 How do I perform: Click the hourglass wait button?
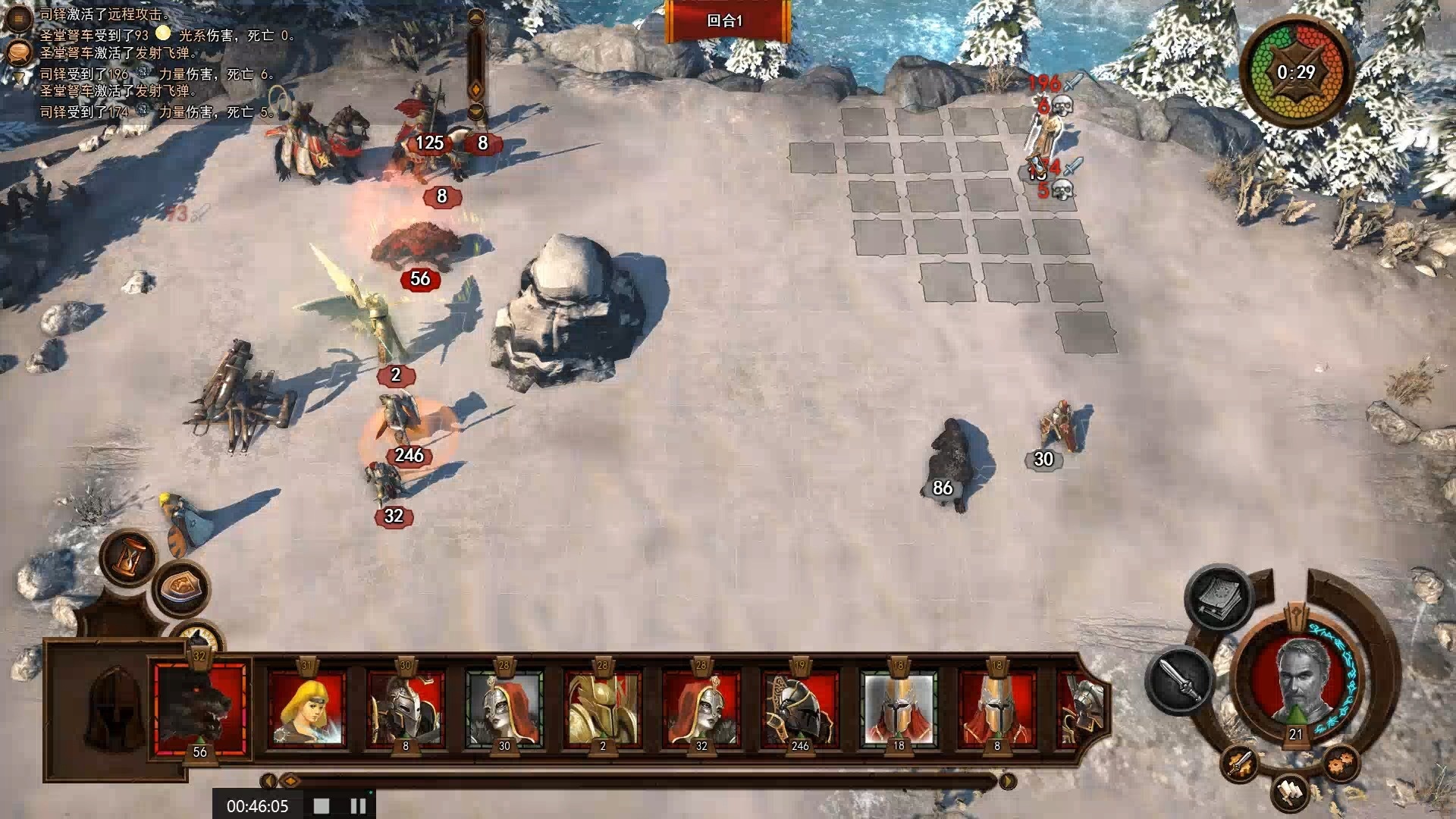click(130, 560)
